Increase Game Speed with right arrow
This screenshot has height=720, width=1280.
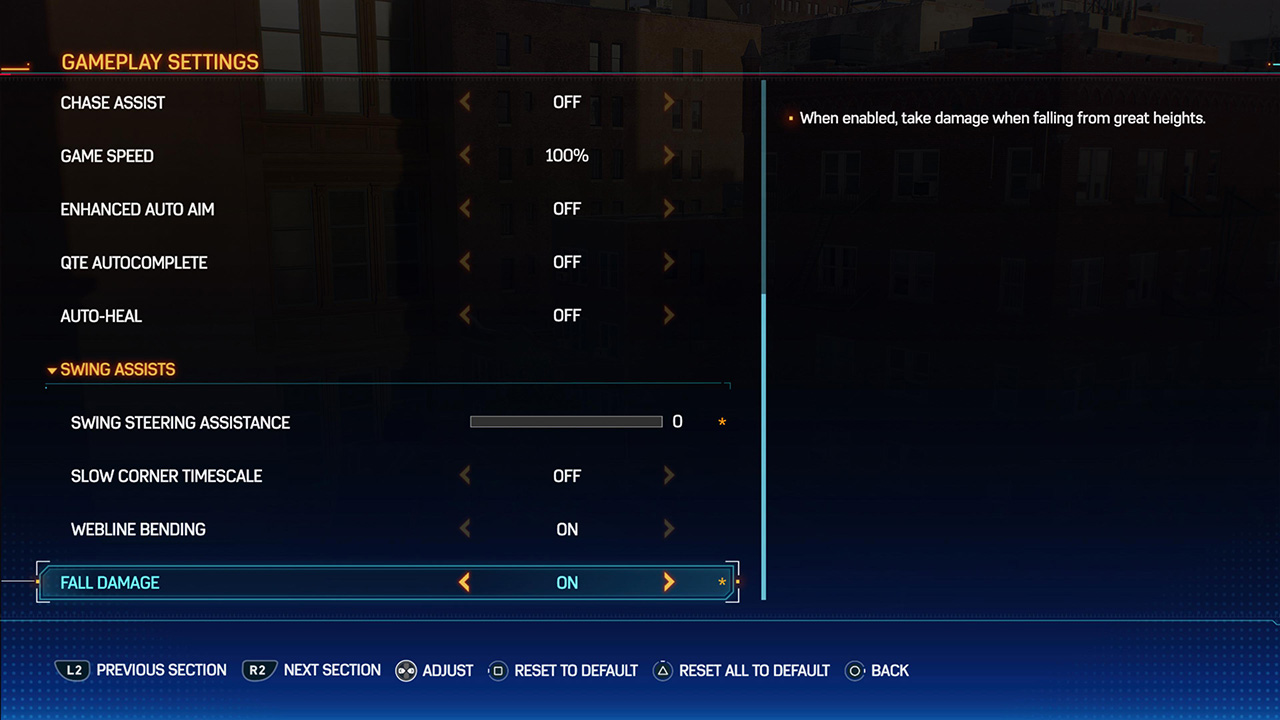coord(669,156)
